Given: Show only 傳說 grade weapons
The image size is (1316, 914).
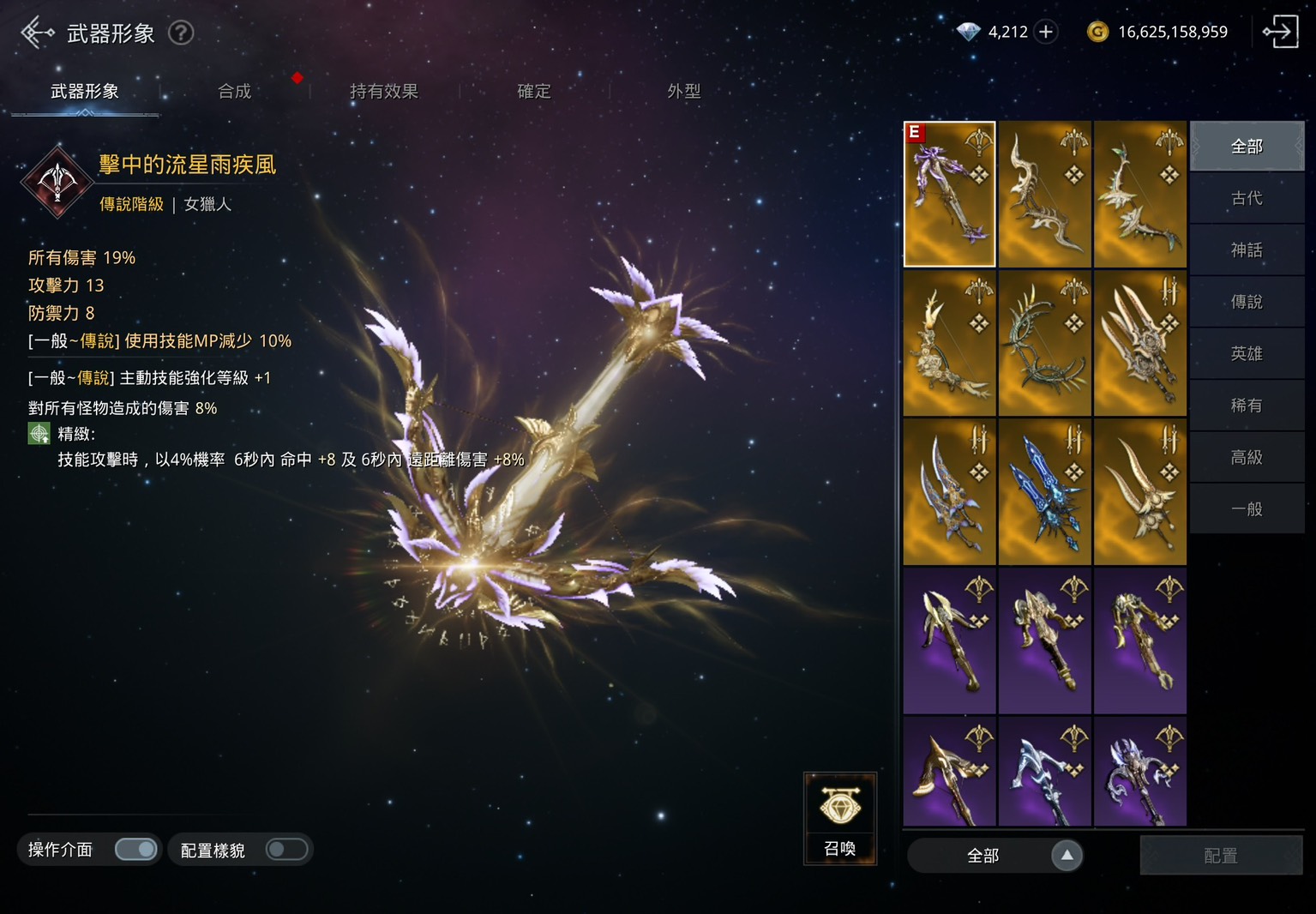Looking at the screenshot, I should (1247, 302).
